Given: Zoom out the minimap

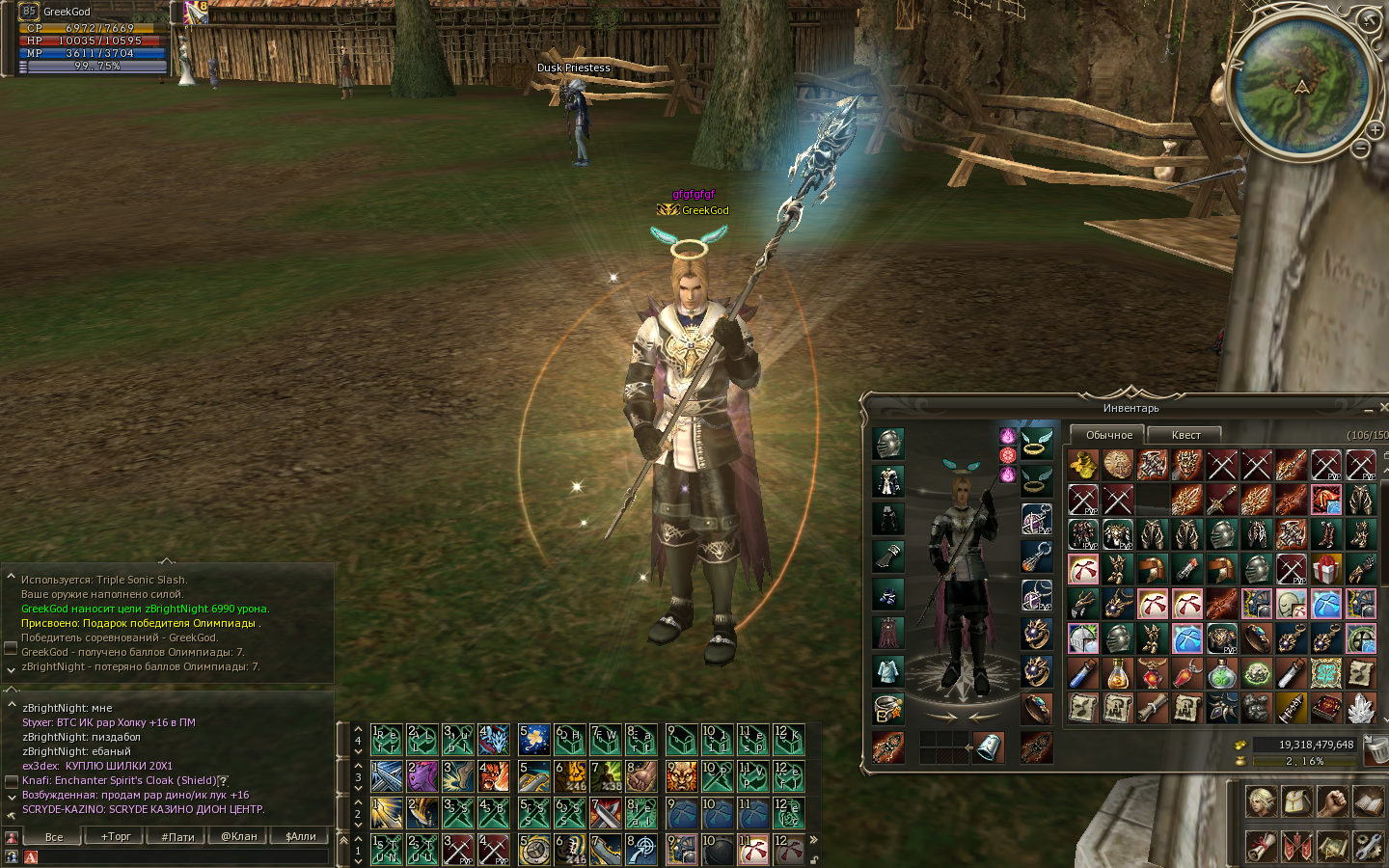Looking at the screenshot, I should [x=1360, y=149].
